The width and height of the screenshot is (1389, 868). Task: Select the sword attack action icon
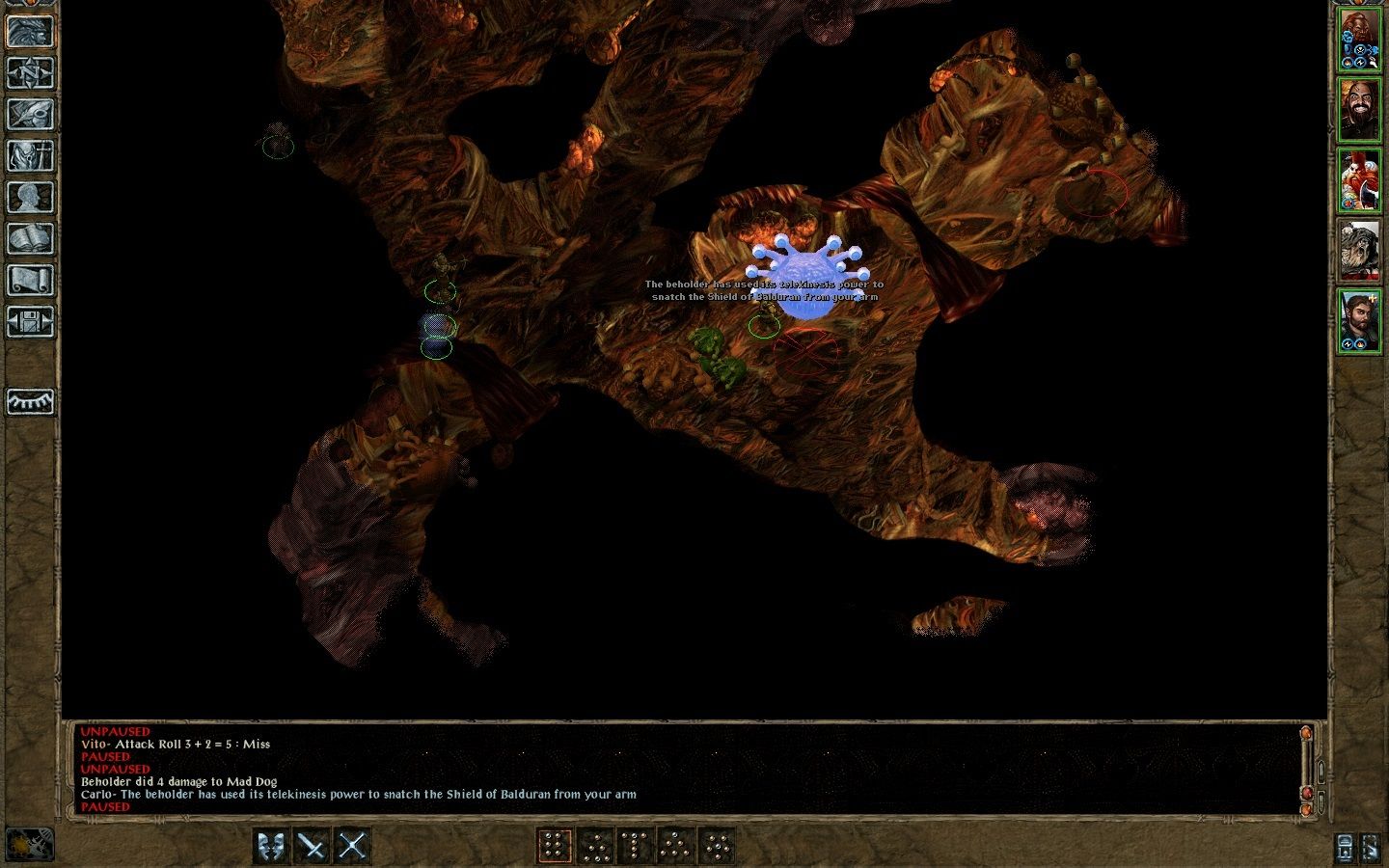[x=313, y=844]
